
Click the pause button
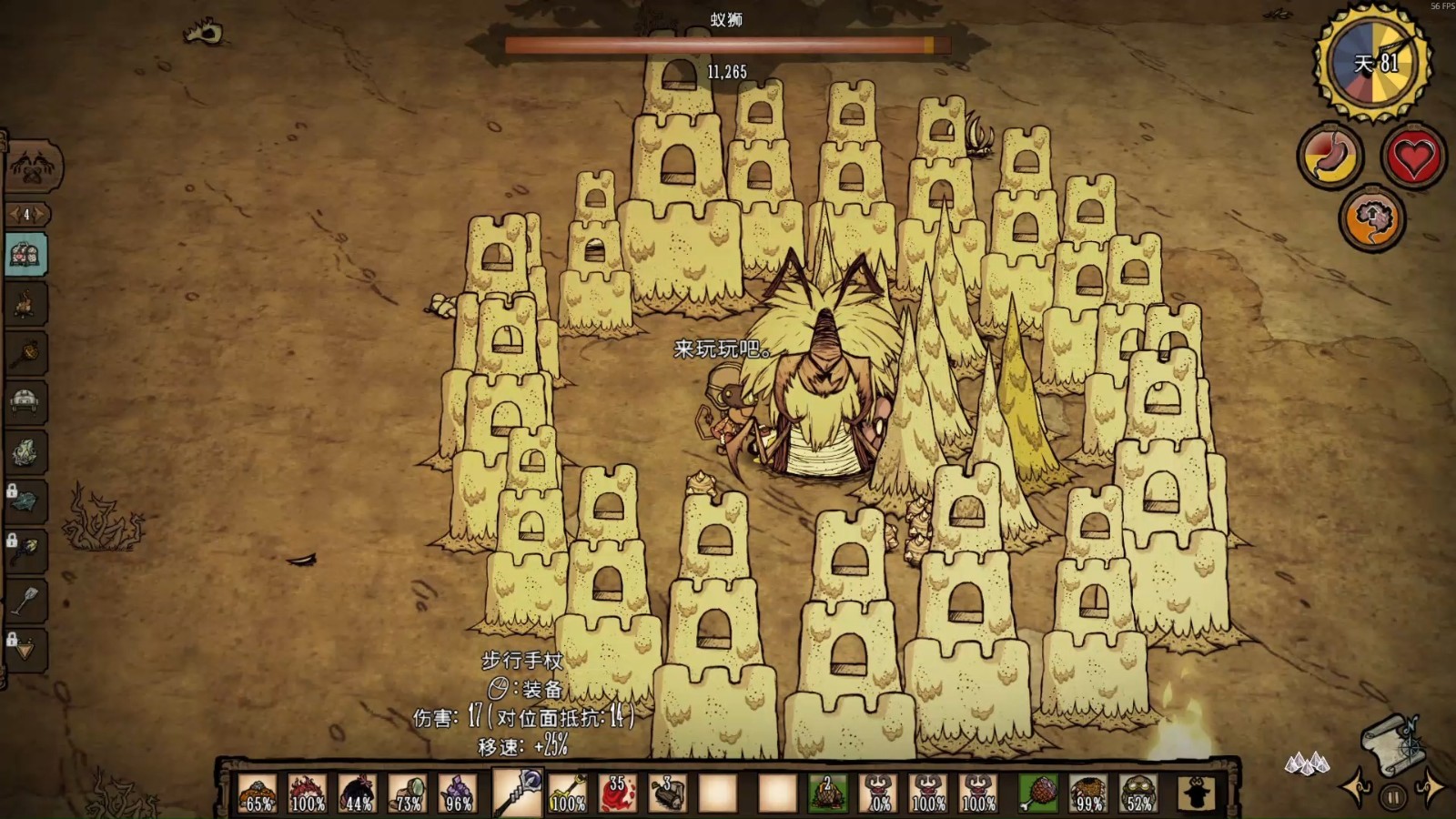tap(1392, 798)
